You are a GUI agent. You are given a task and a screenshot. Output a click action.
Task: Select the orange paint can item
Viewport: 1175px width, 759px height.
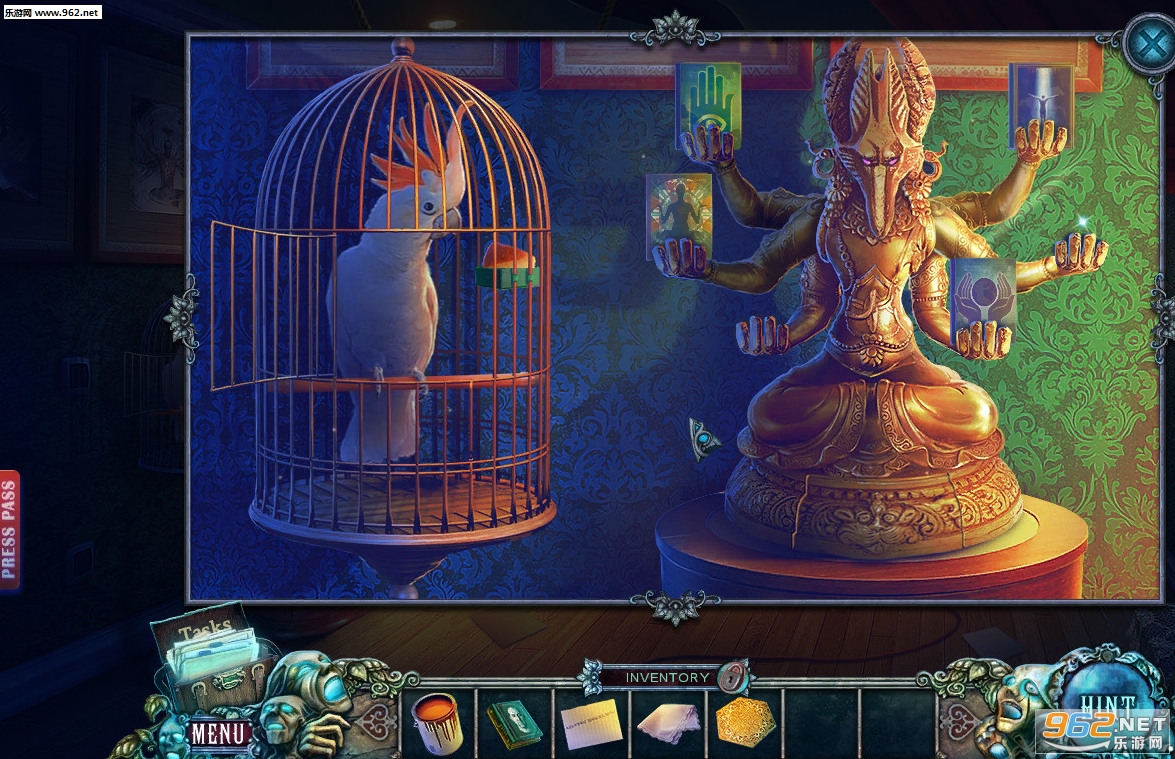point(436,720)
